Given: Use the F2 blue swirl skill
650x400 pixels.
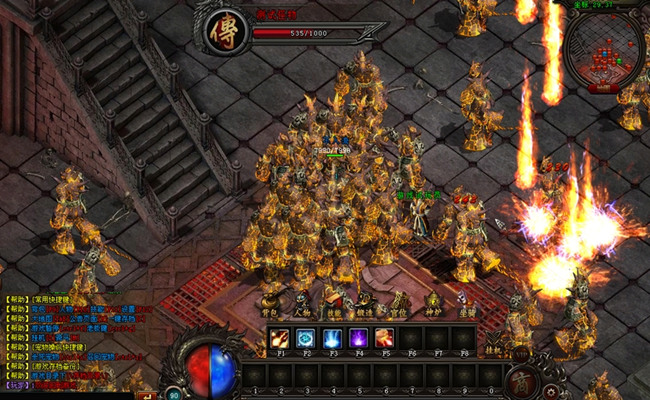Looking at the screenshot, I should [305, 338].
